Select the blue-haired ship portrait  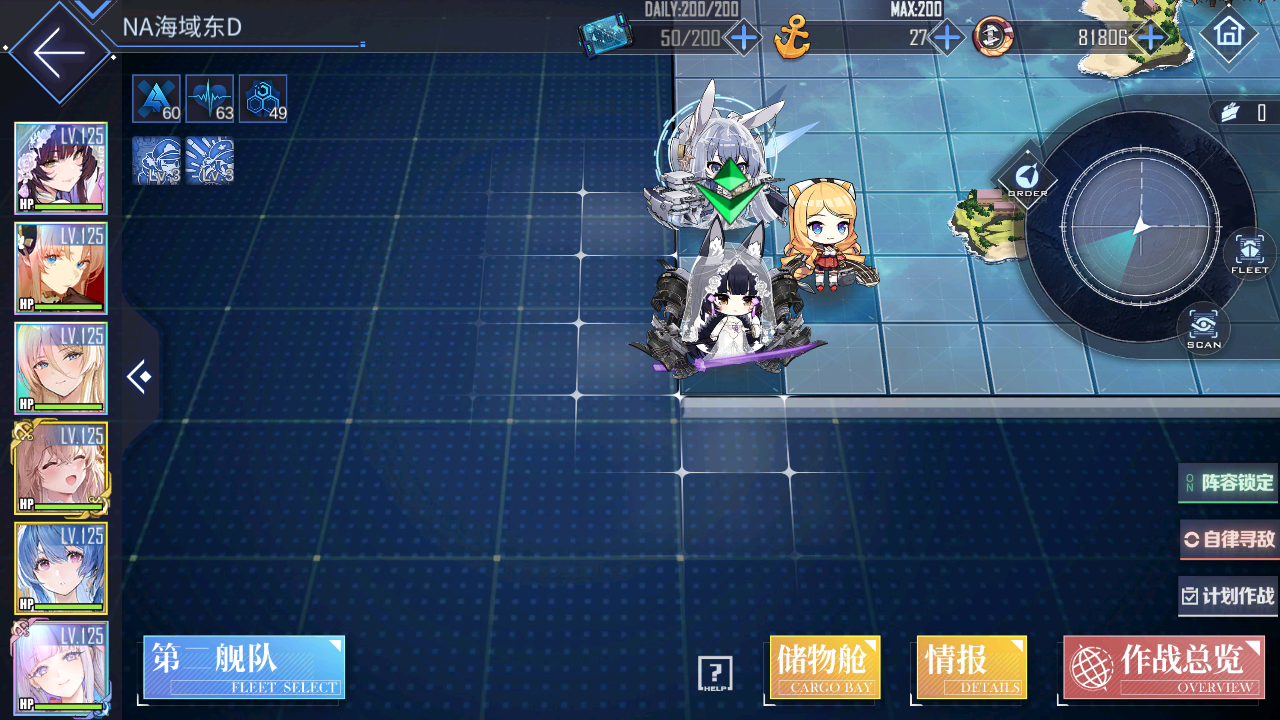(61, 568)
